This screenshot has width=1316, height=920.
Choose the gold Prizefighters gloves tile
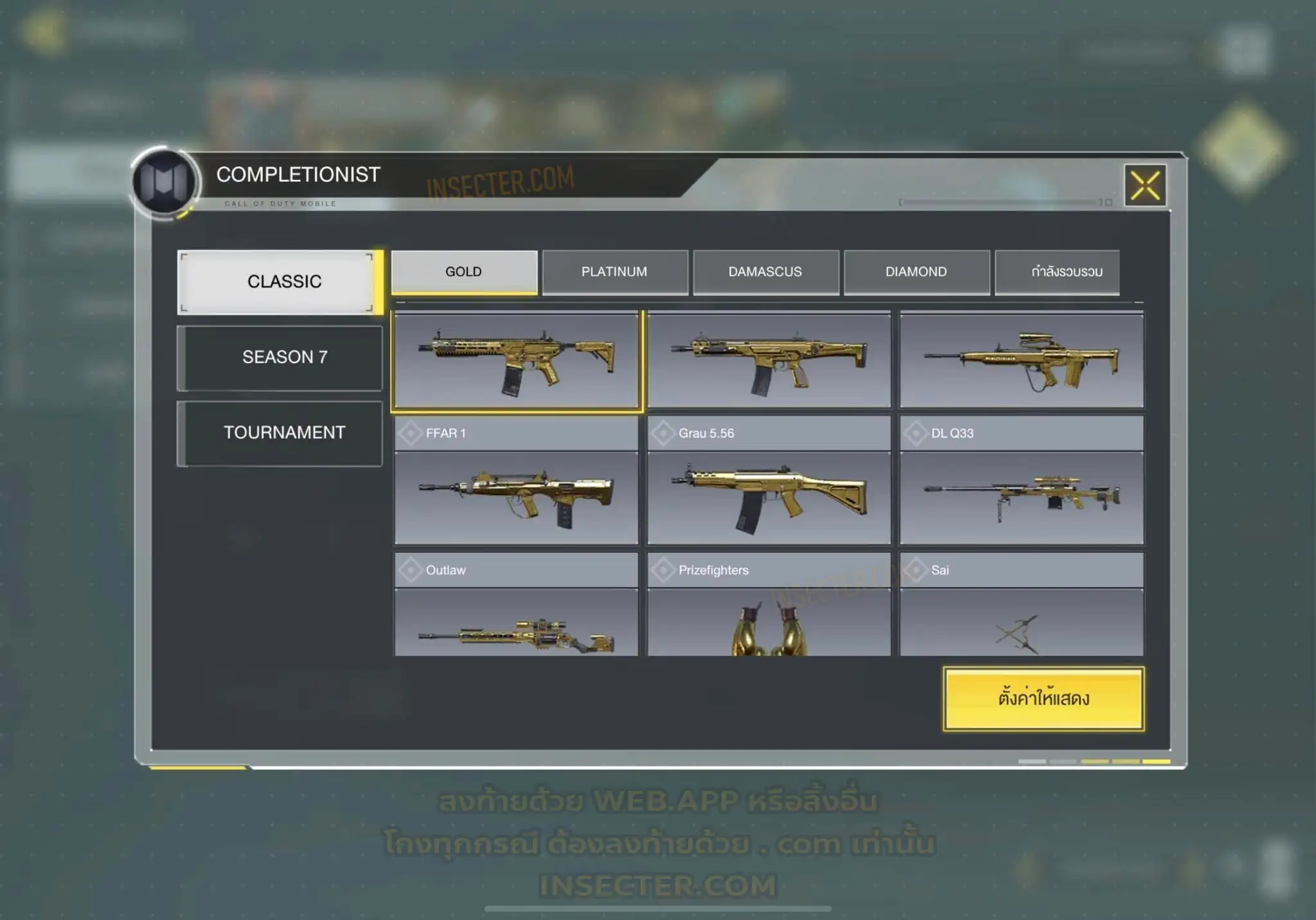point(769,624)
